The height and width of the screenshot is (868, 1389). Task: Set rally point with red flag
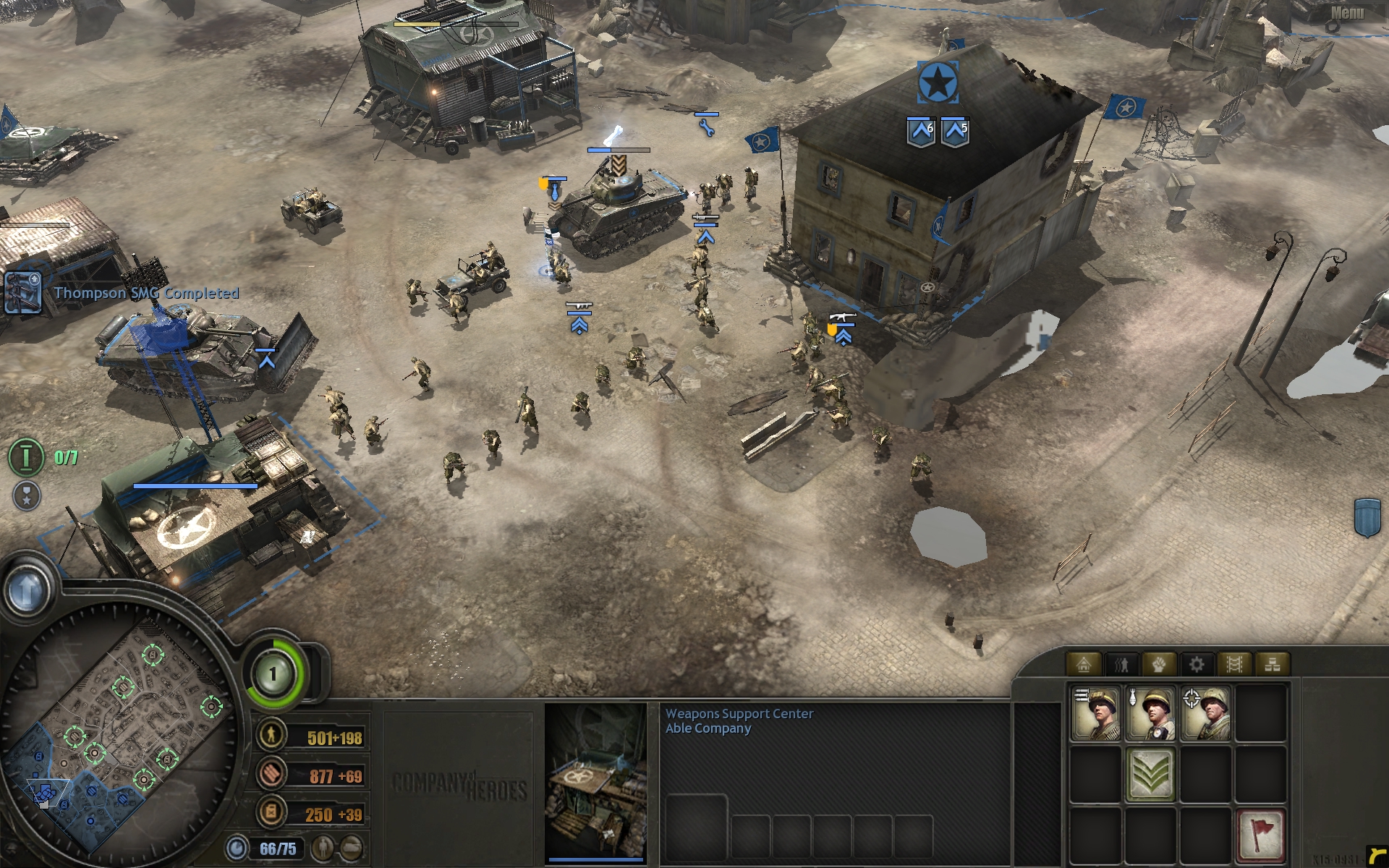pyautogui.click(x=1260, y=833)
